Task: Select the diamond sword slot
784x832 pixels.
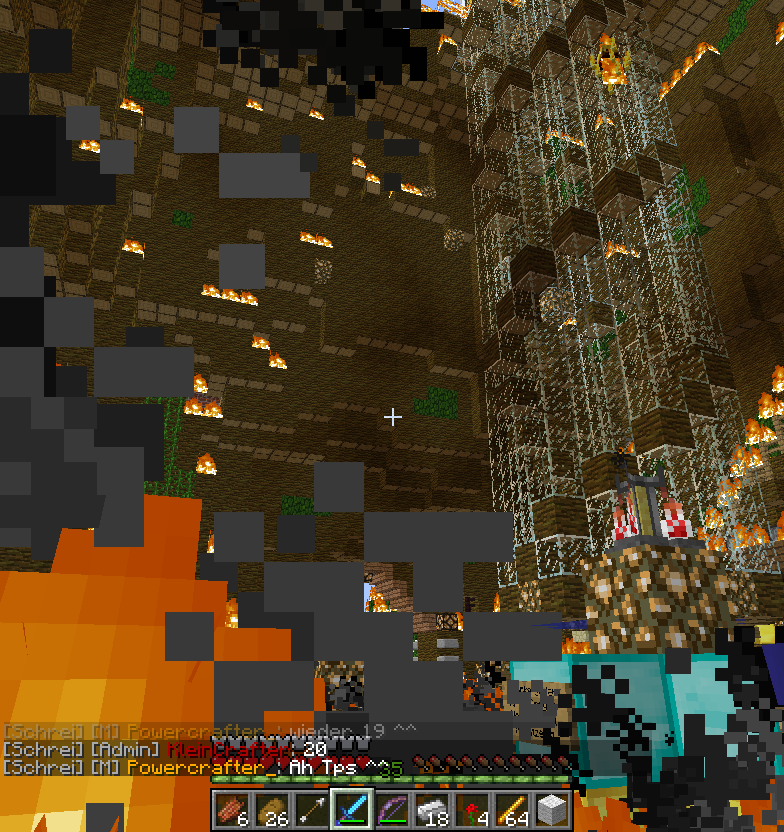Action: [352, 809]
